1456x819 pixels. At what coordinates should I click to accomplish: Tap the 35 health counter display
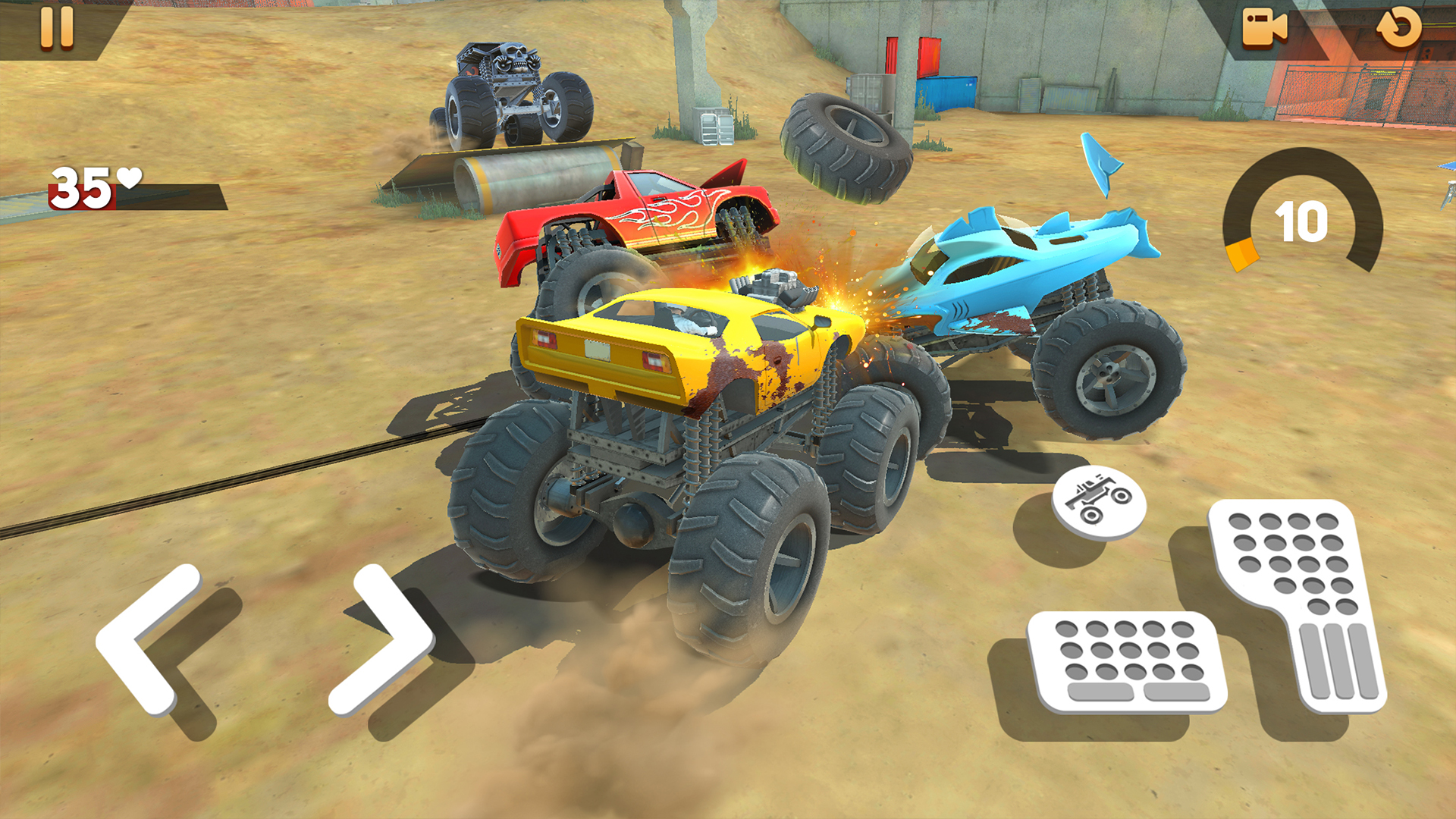(x=83, y=186)
